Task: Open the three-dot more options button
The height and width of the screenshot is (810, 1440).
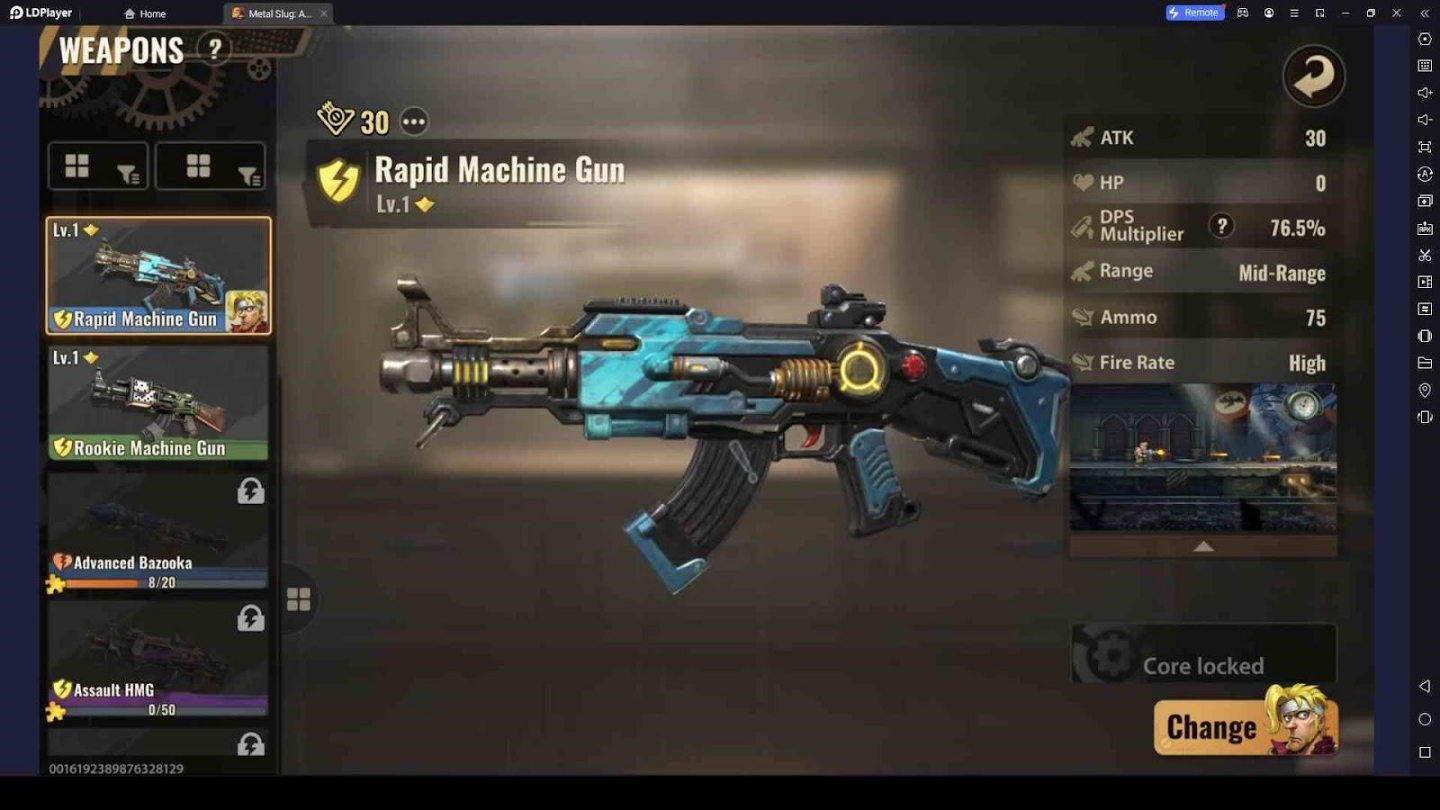Action: (414, 122)
